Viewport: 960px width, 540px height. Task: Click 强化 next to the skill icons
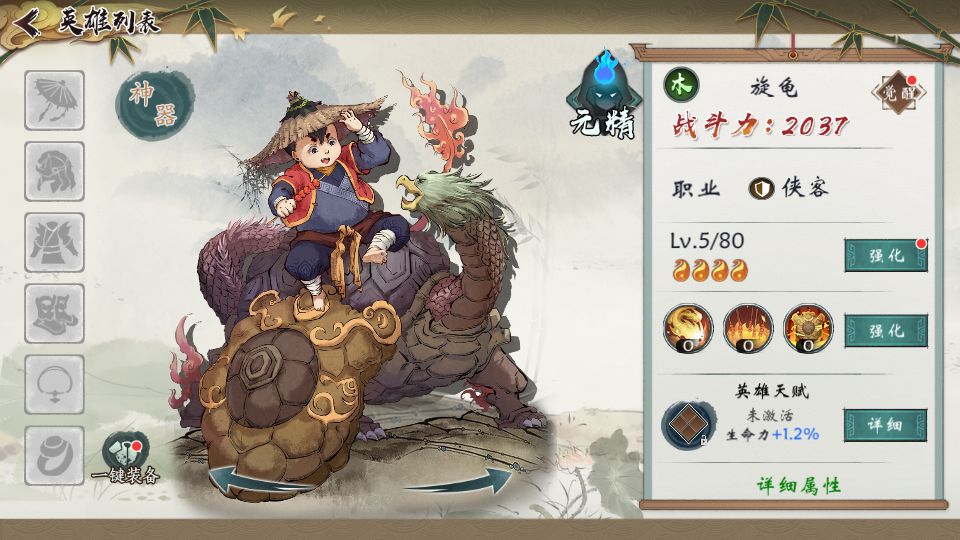coord(885,330)
